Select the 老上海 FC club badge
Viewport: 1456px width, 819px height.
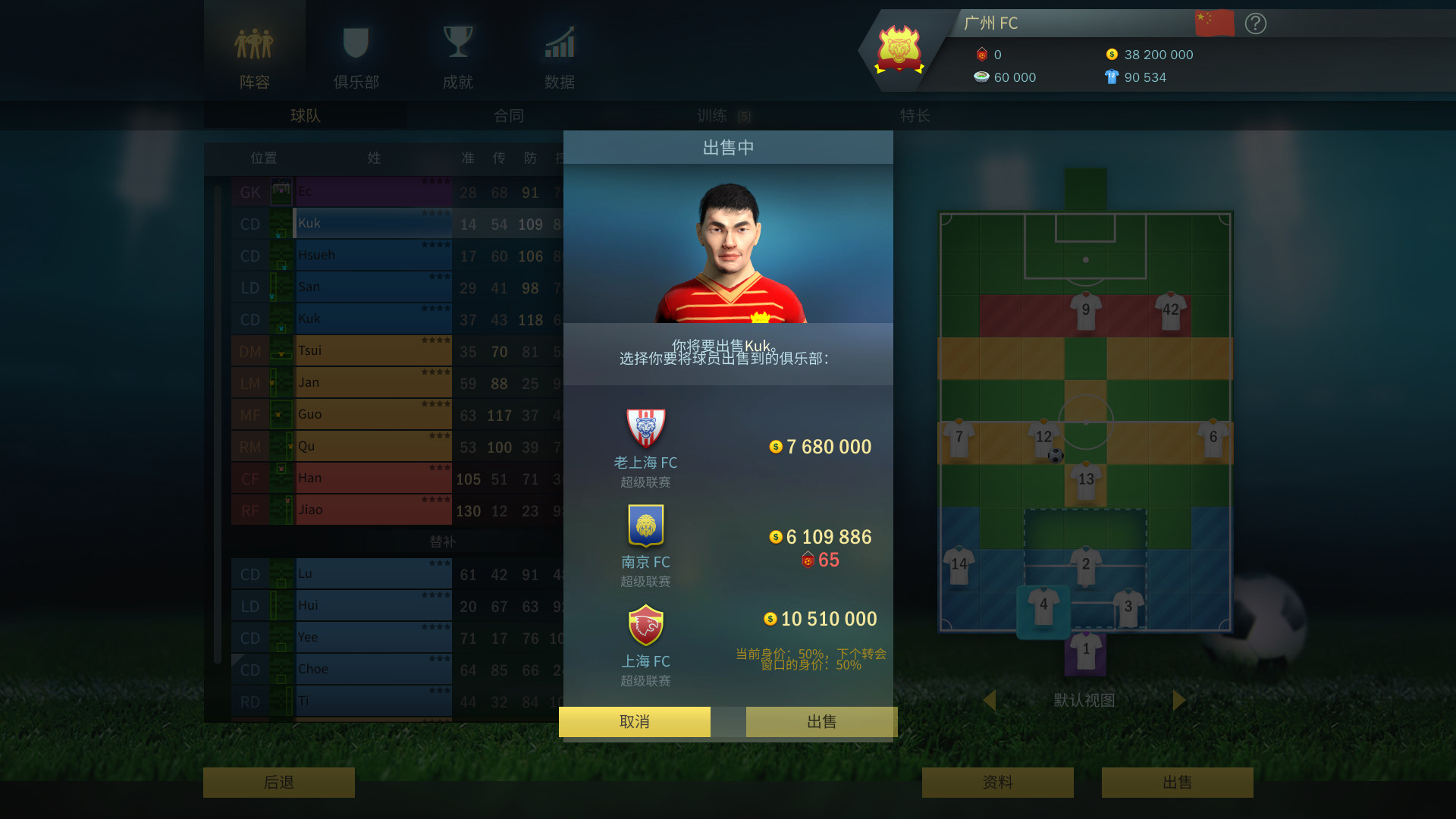pyautogui.click(x=645, y=425)
